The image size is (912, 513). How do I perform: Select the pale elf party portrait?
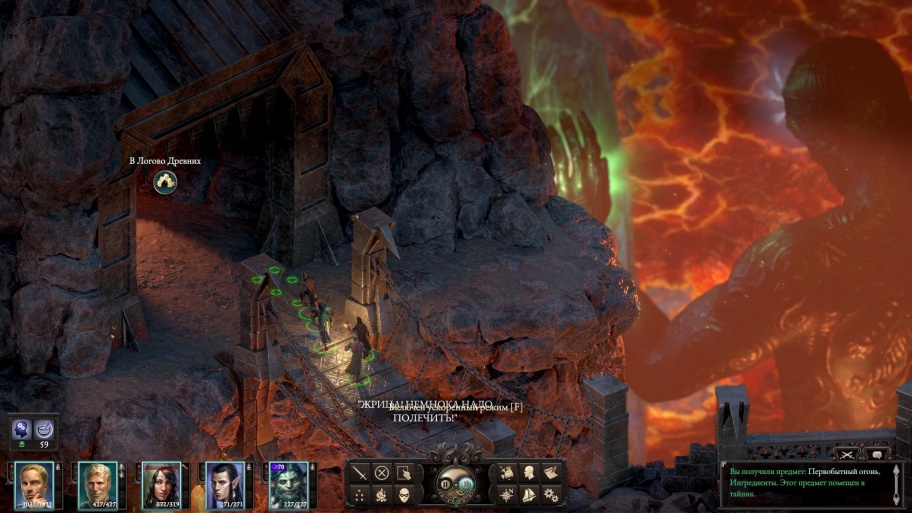pyautogui.click(x=225, y=485)
